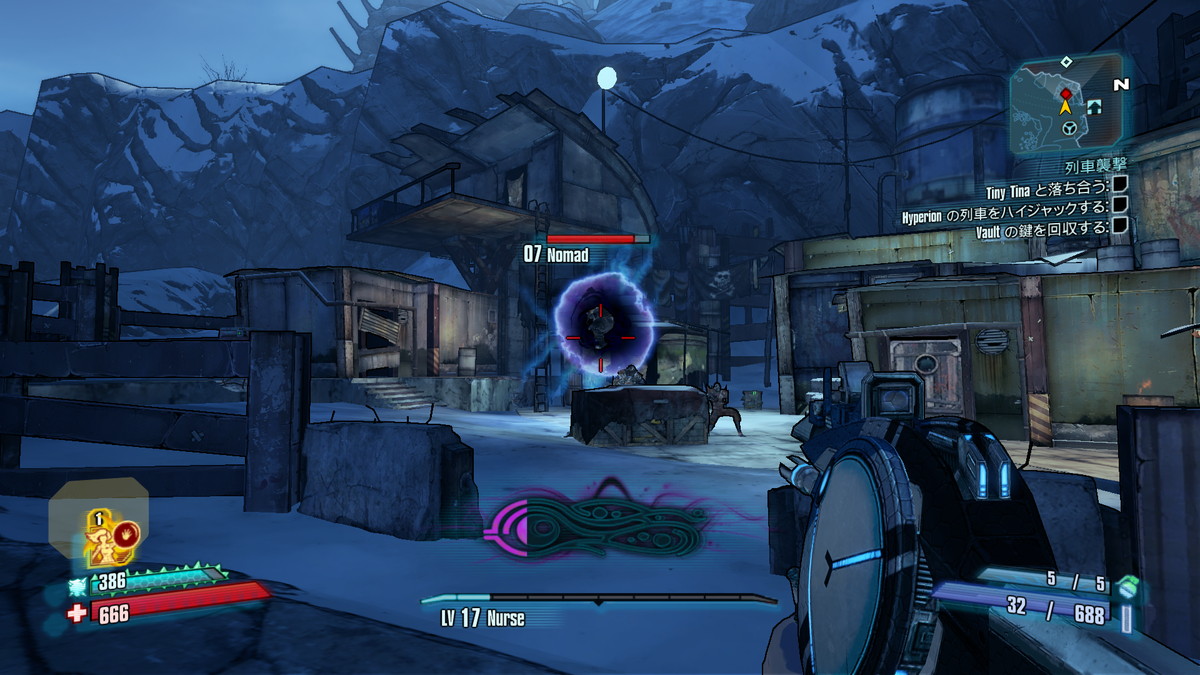Click the minimap in the corner
Viewport: 1200px width, 675px height.
pyautogui.click(x=1065, y=104)
